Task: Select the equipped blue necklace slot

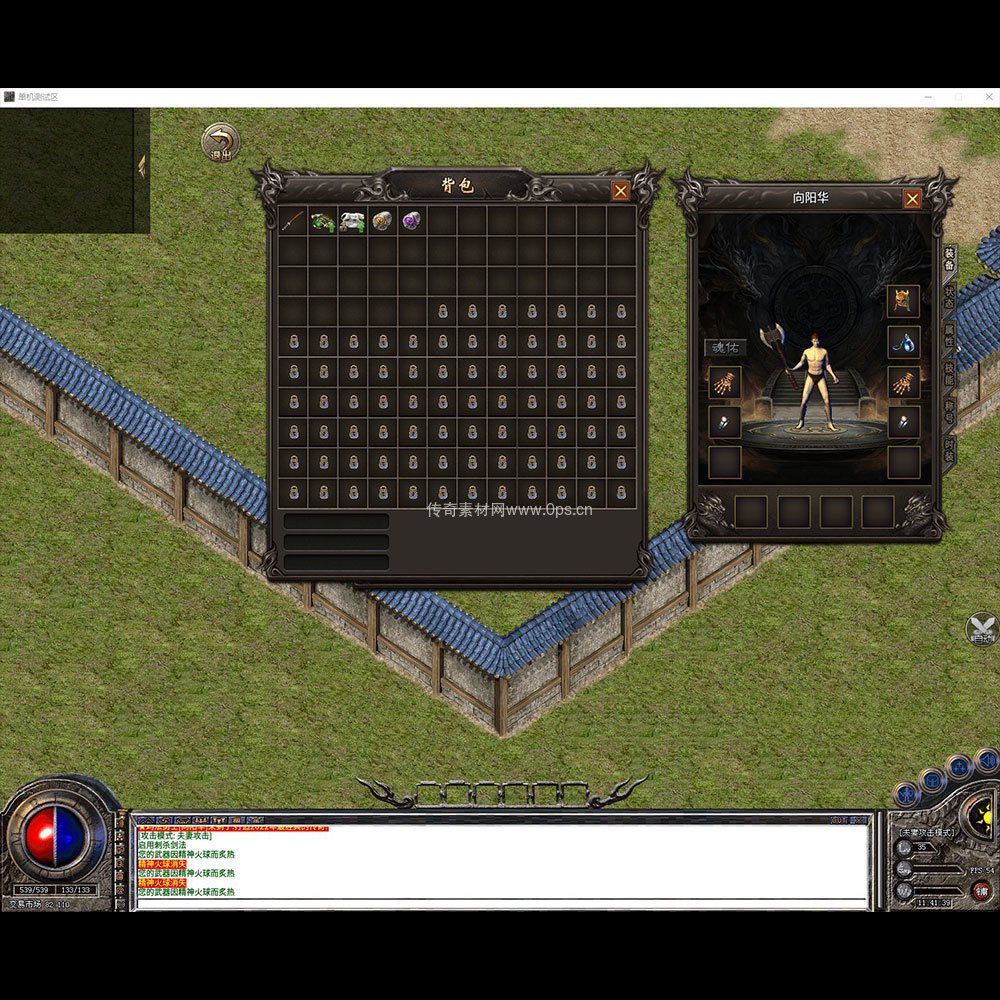Action: [903, 342]
